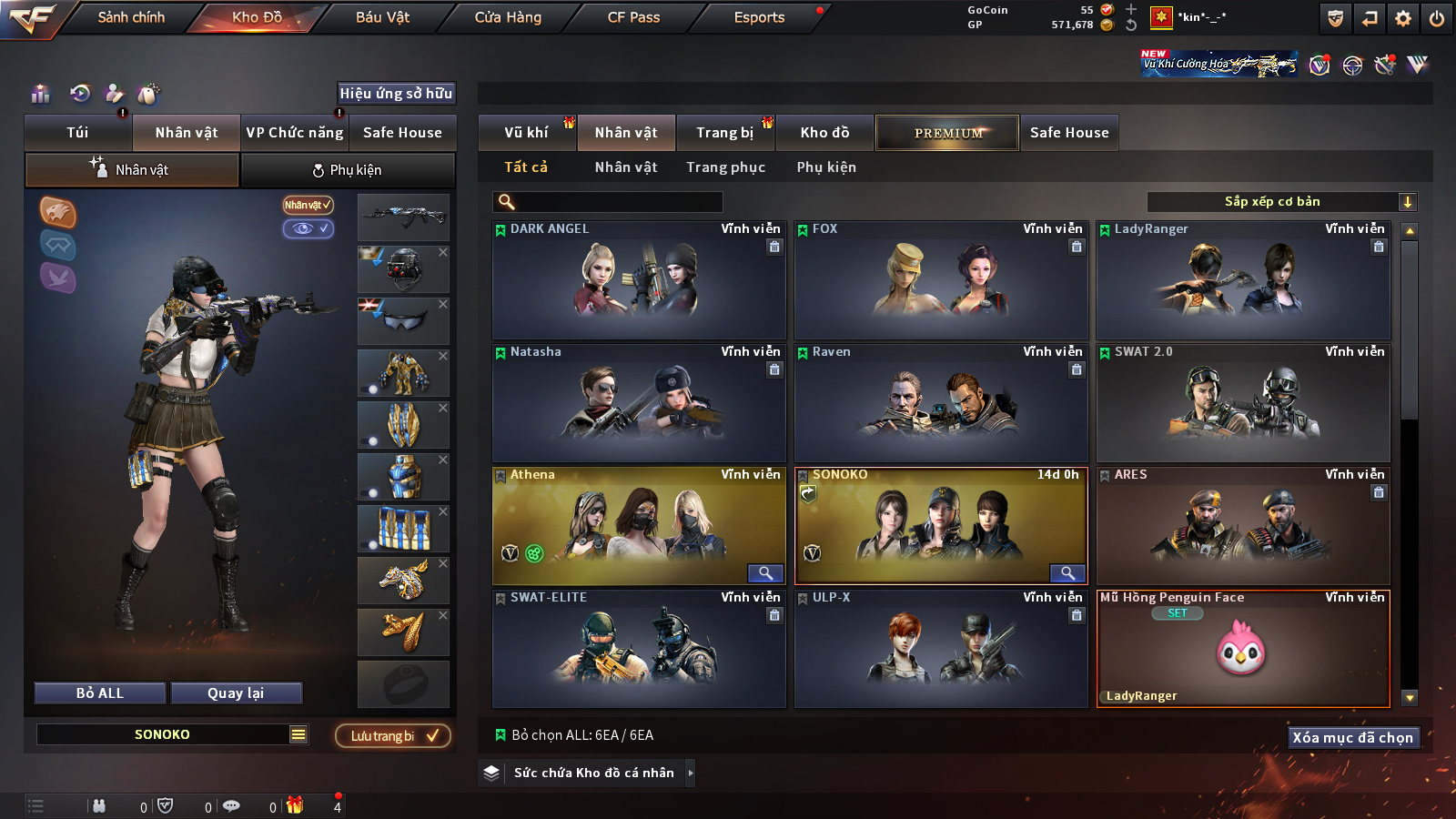Open the Sảnh chính lobby menu
The width and height of the screenshot is (1456, 819).
[131, 17]
